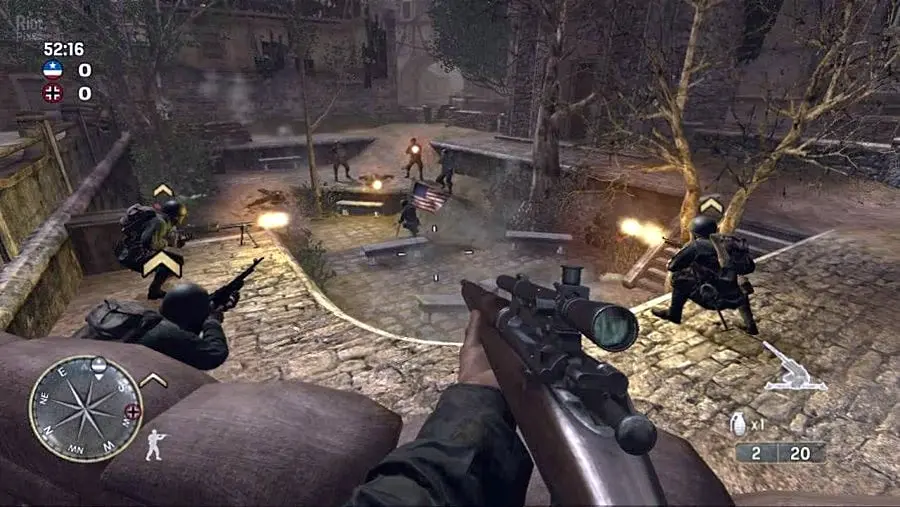900x507 pixels.
Task: Select the American team star emblem
Action: pyautogui.click(x=53, y=70)
